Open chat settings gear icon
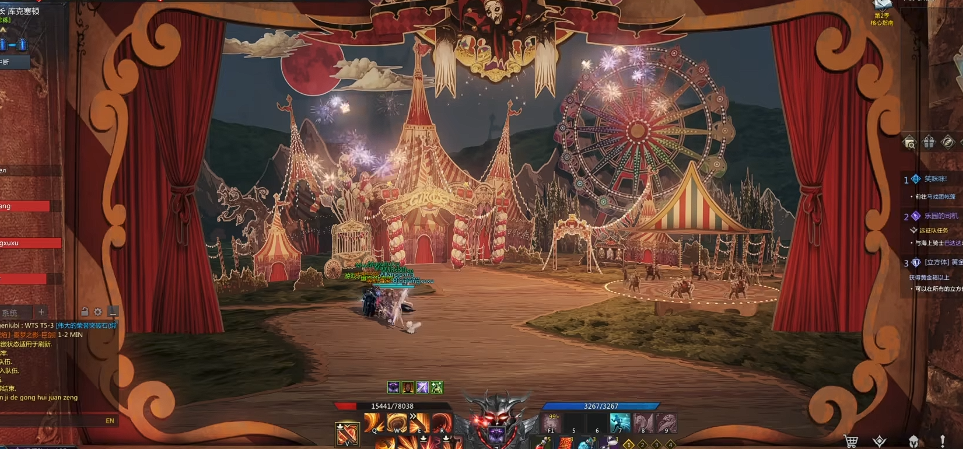This screenshot has width=963, height=449. [x=98, y=312]
